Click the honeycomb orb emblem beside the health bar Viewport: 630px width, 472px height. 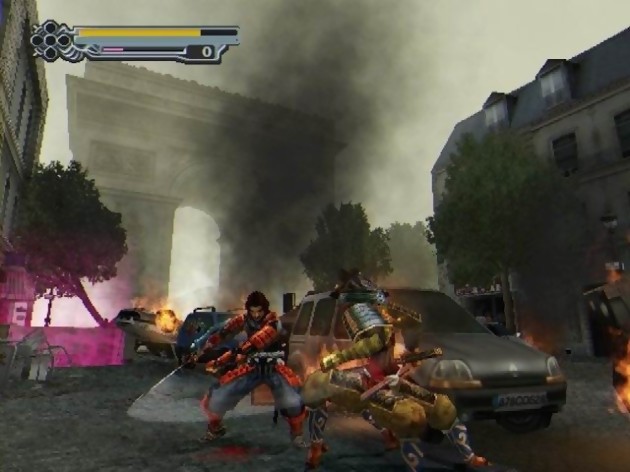(x=50, y=41)
